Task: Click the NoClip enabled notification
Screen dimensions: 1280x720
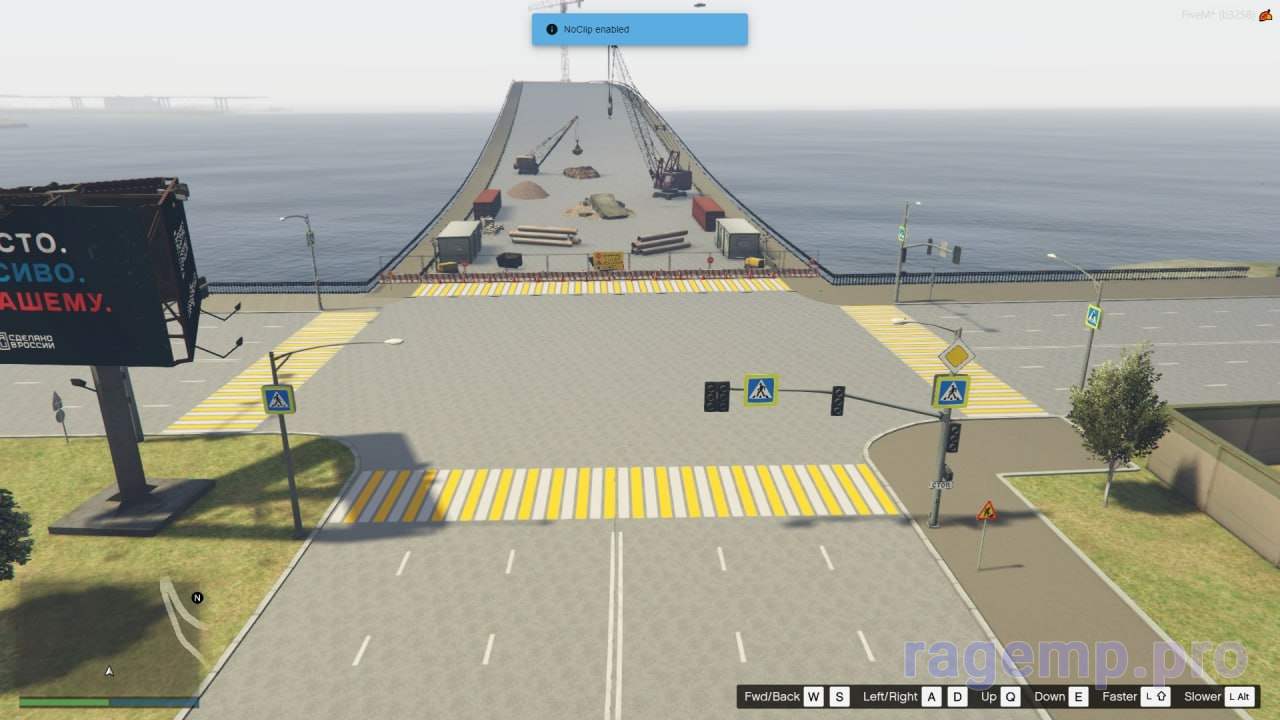Action: click(x=639, y=29)
